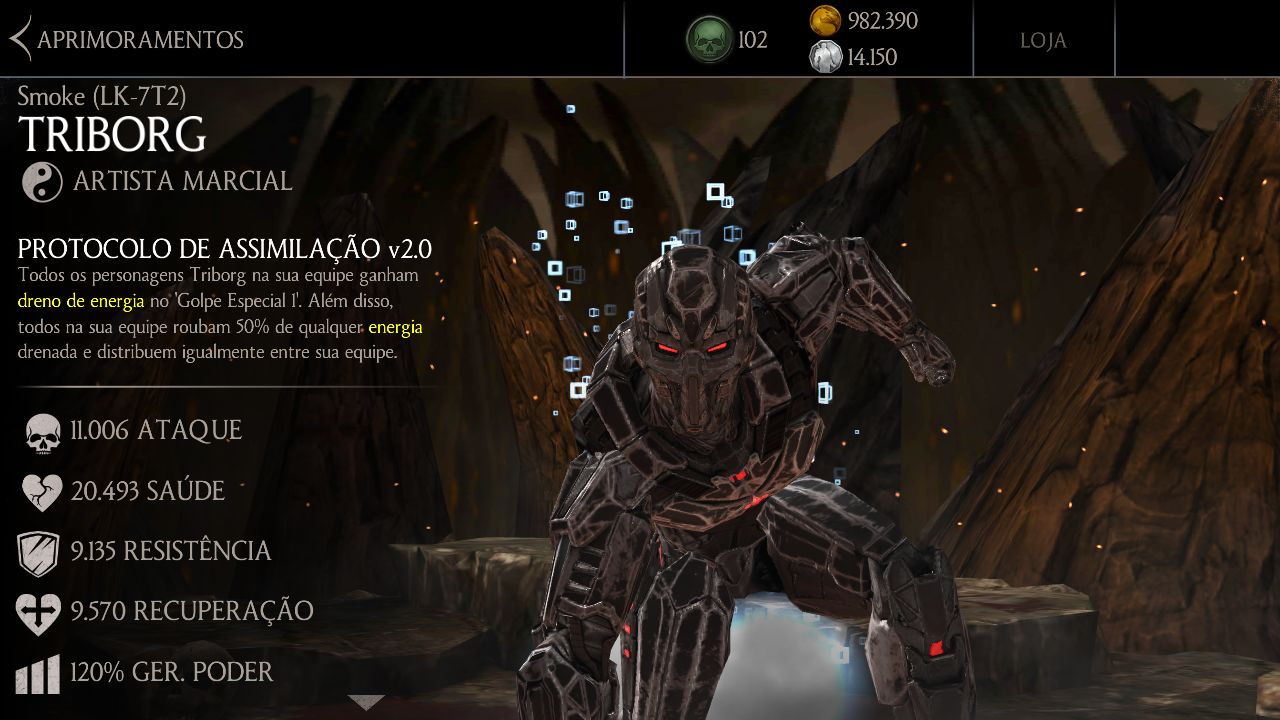The height and width of the screenshot is (720, 1280).
Task: Click the 982.390 gold koins counter
Action: click(882, 21)
